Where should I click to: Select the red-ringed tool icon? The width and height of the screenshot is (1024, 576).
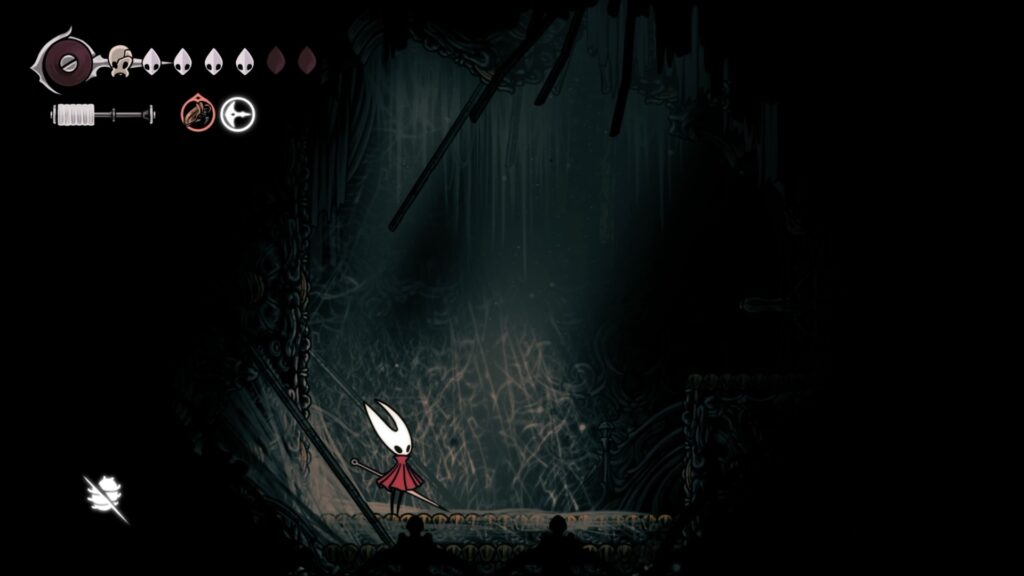click(x=198, y=114)
